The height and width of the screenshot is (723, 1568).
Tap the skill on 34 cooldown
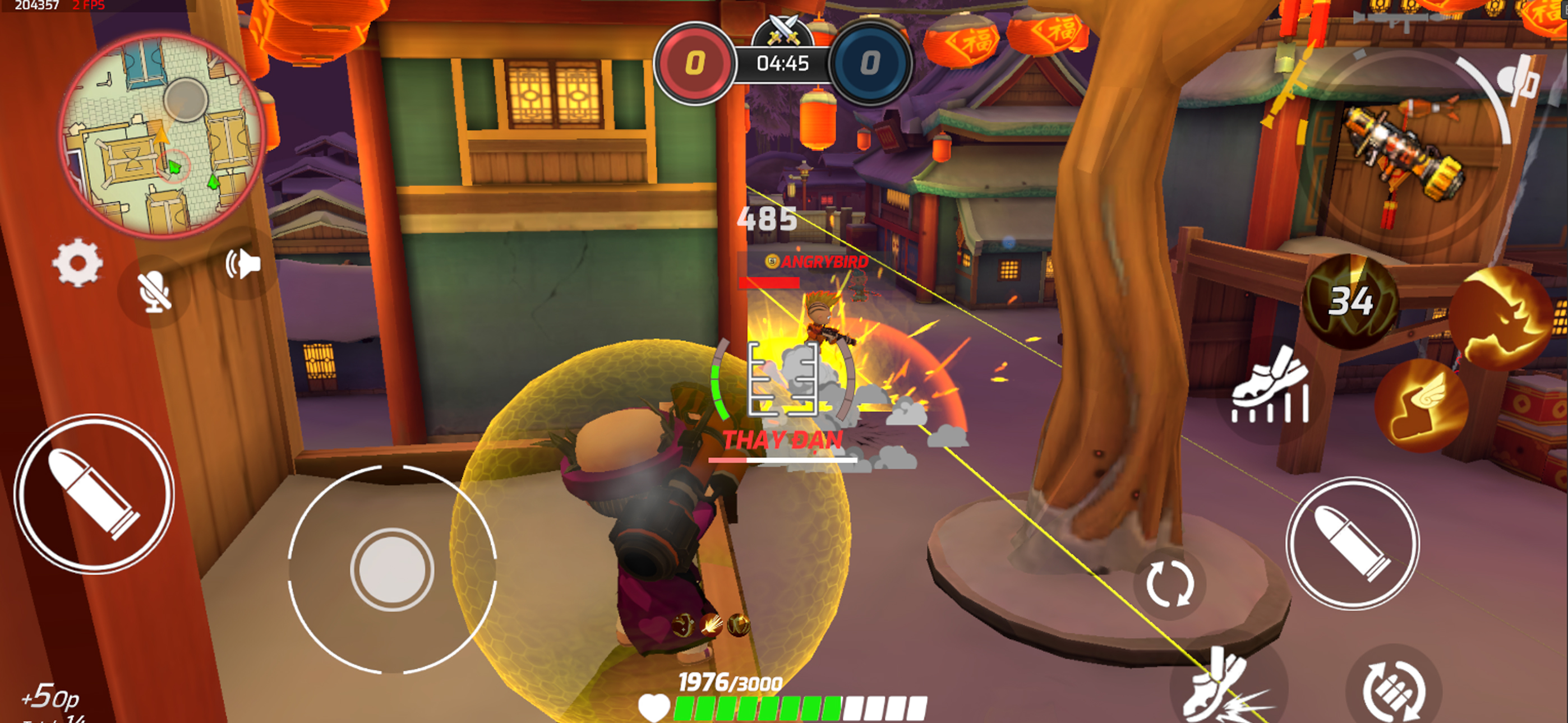click(1350, 302)
